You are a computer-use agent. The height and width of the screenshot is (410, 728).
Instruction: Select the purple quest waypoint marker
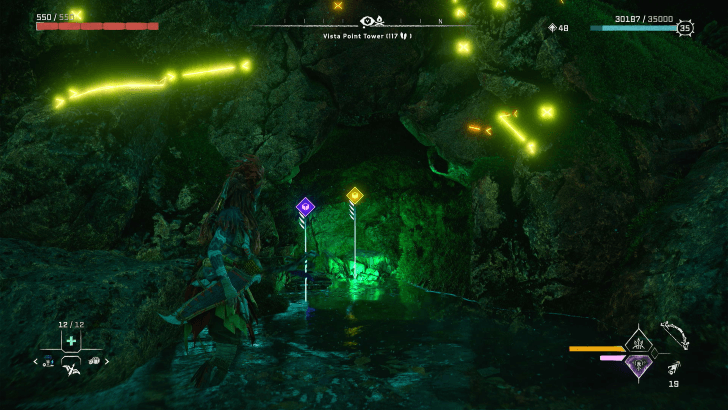pos(306,206)
